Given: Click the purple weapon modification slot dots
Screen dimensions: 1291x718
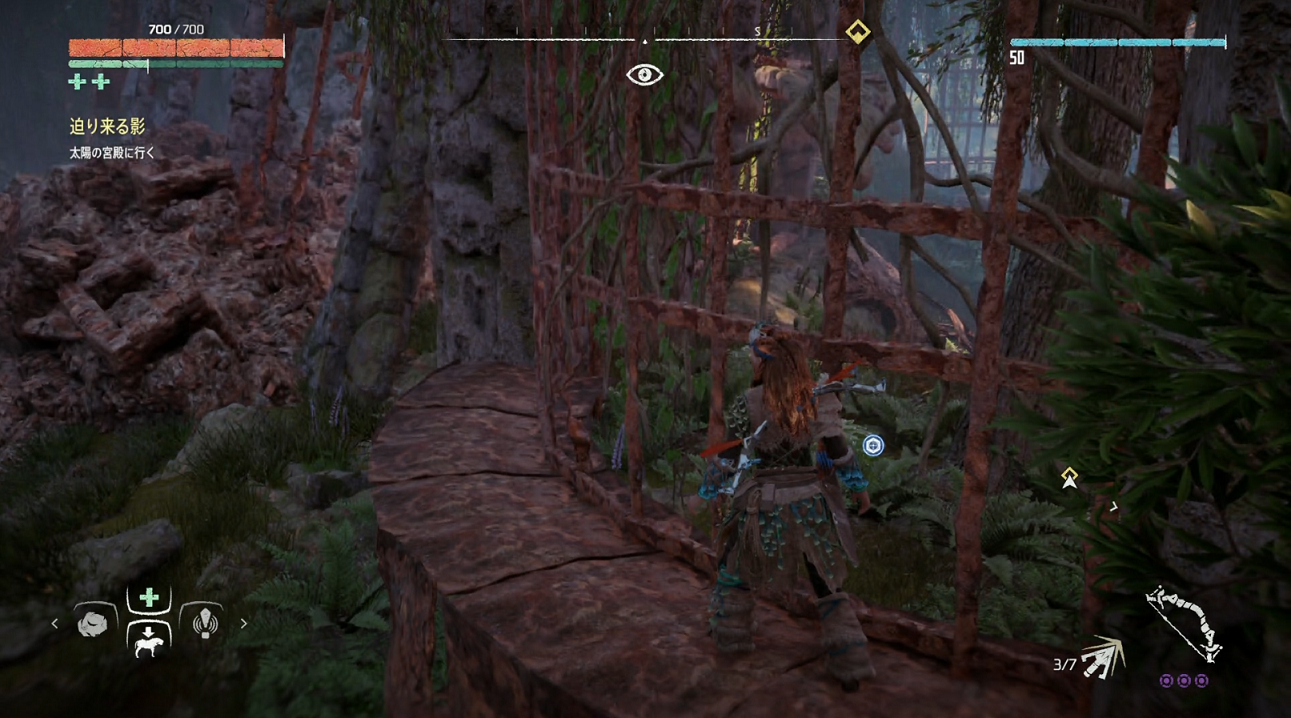Looking at the screenshot, I should pyautogui.click(x=1184, y=681).
